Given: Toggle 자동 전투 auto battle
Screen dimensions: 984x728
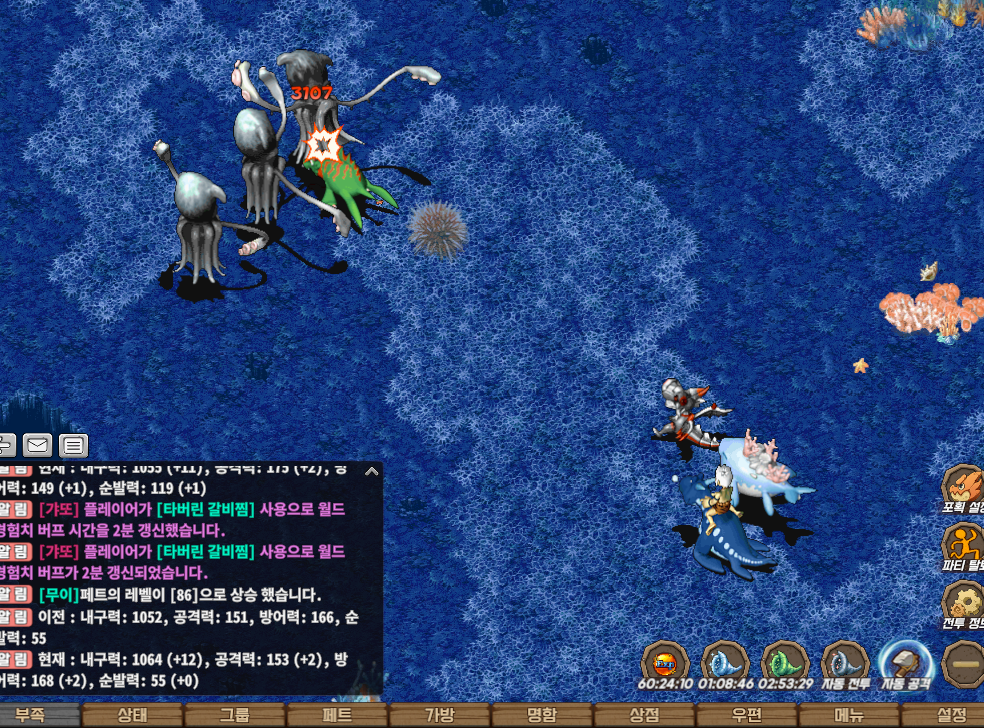Looking at the screenshot, I should pos(845,663).
